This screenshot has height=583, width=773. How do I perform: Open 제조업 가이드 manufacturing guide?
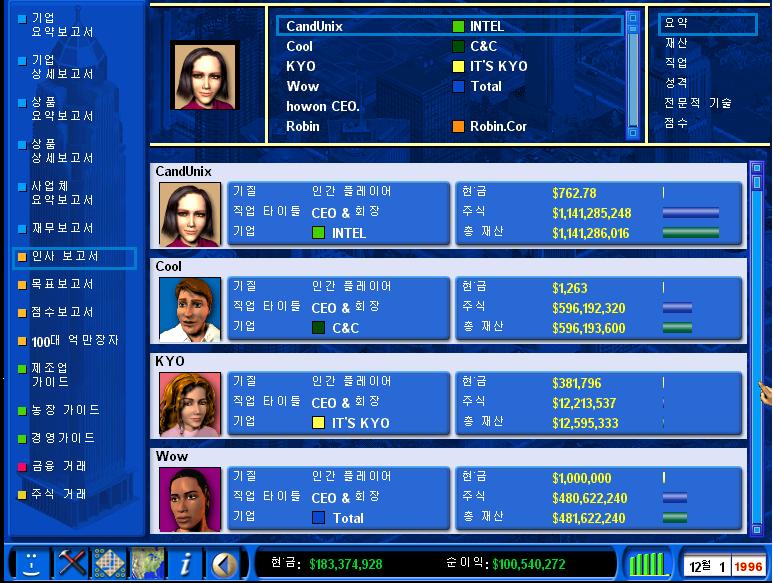(50, 375)
